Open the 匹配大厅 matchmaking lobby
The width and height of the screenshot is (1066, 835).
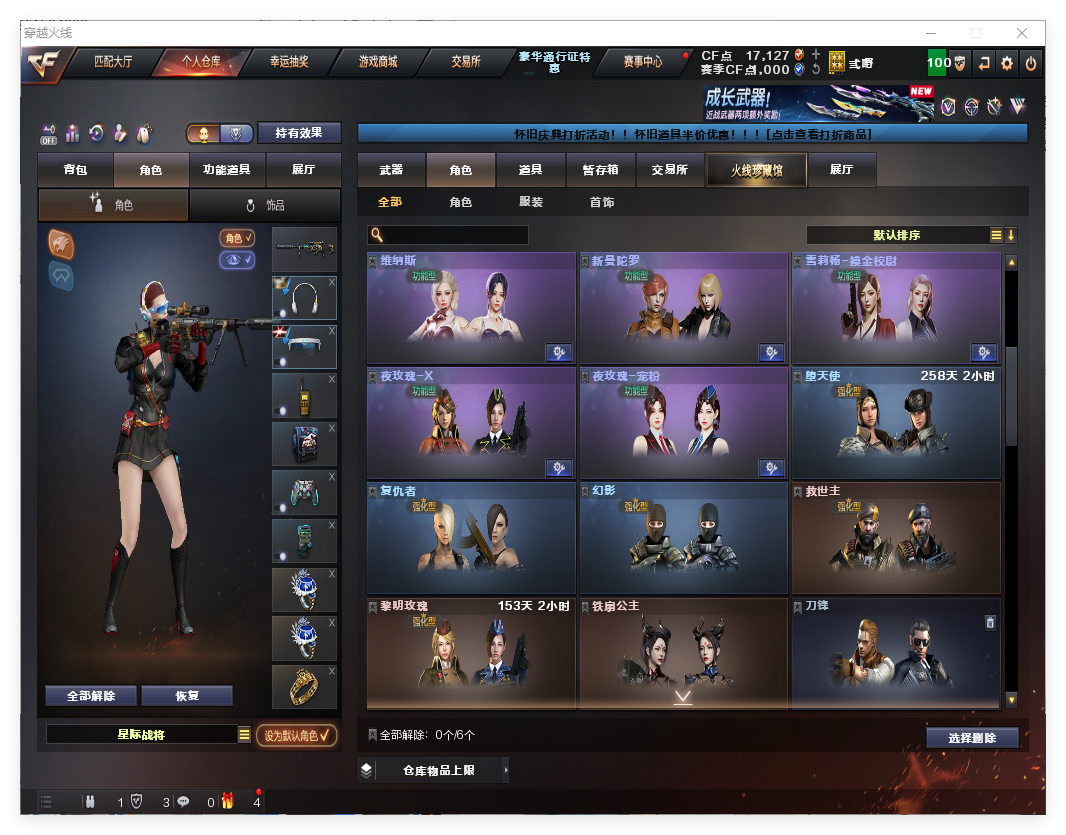(x=113, y=62)
